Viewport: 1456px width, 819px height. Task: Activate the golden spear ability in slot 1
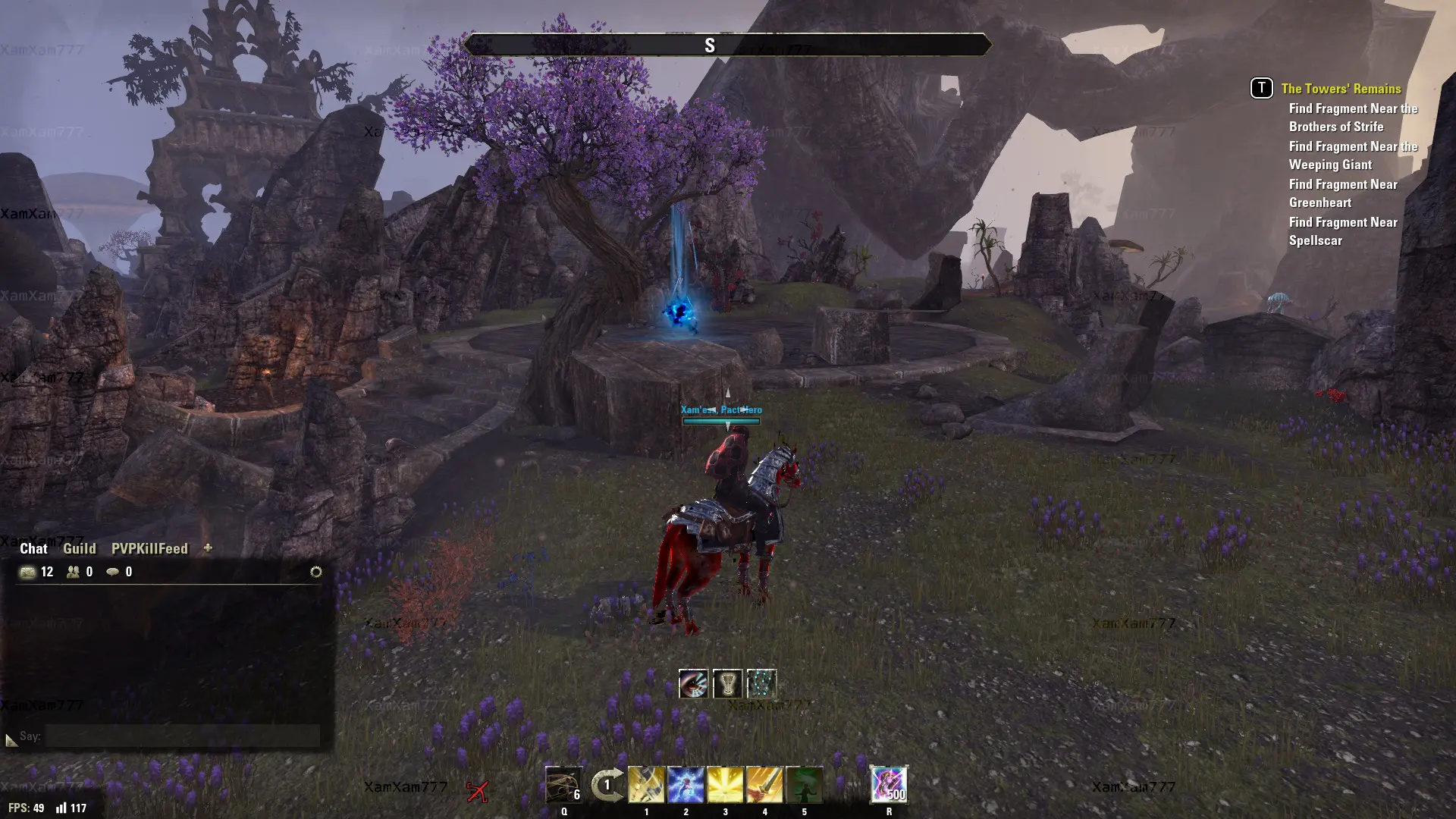[646, 785]
